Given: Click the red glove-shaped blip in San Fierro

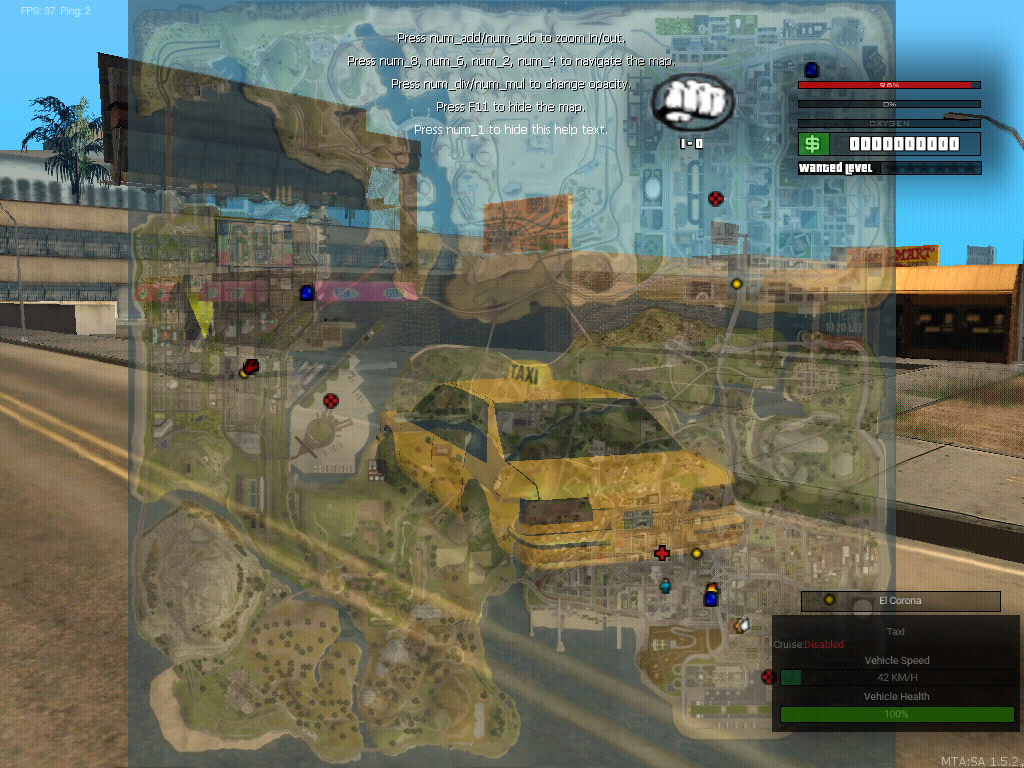Looking at the screenshot, I should [x=252, y=366].
